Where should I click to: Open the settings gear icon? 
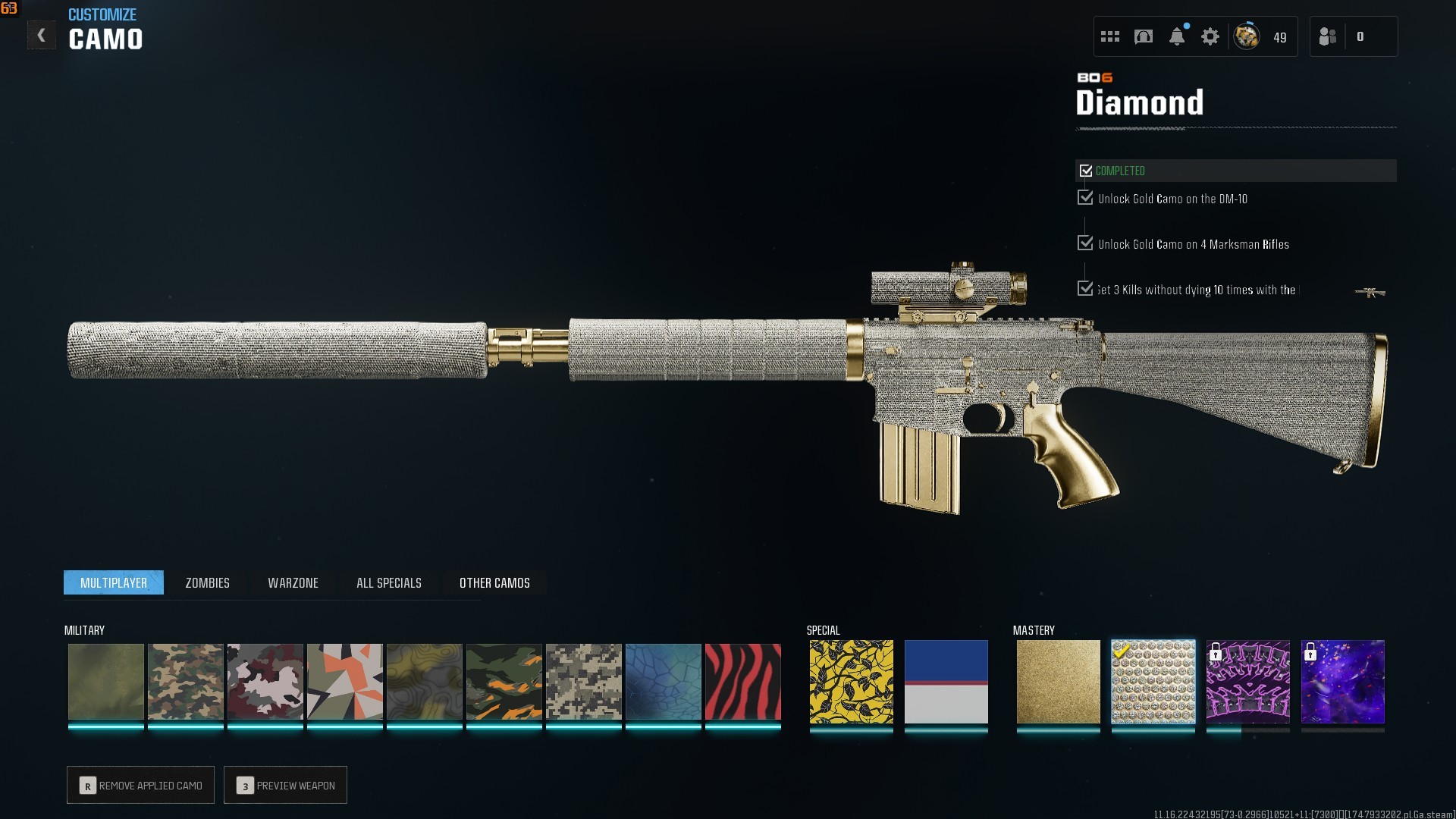click(x=1210, y=36)
